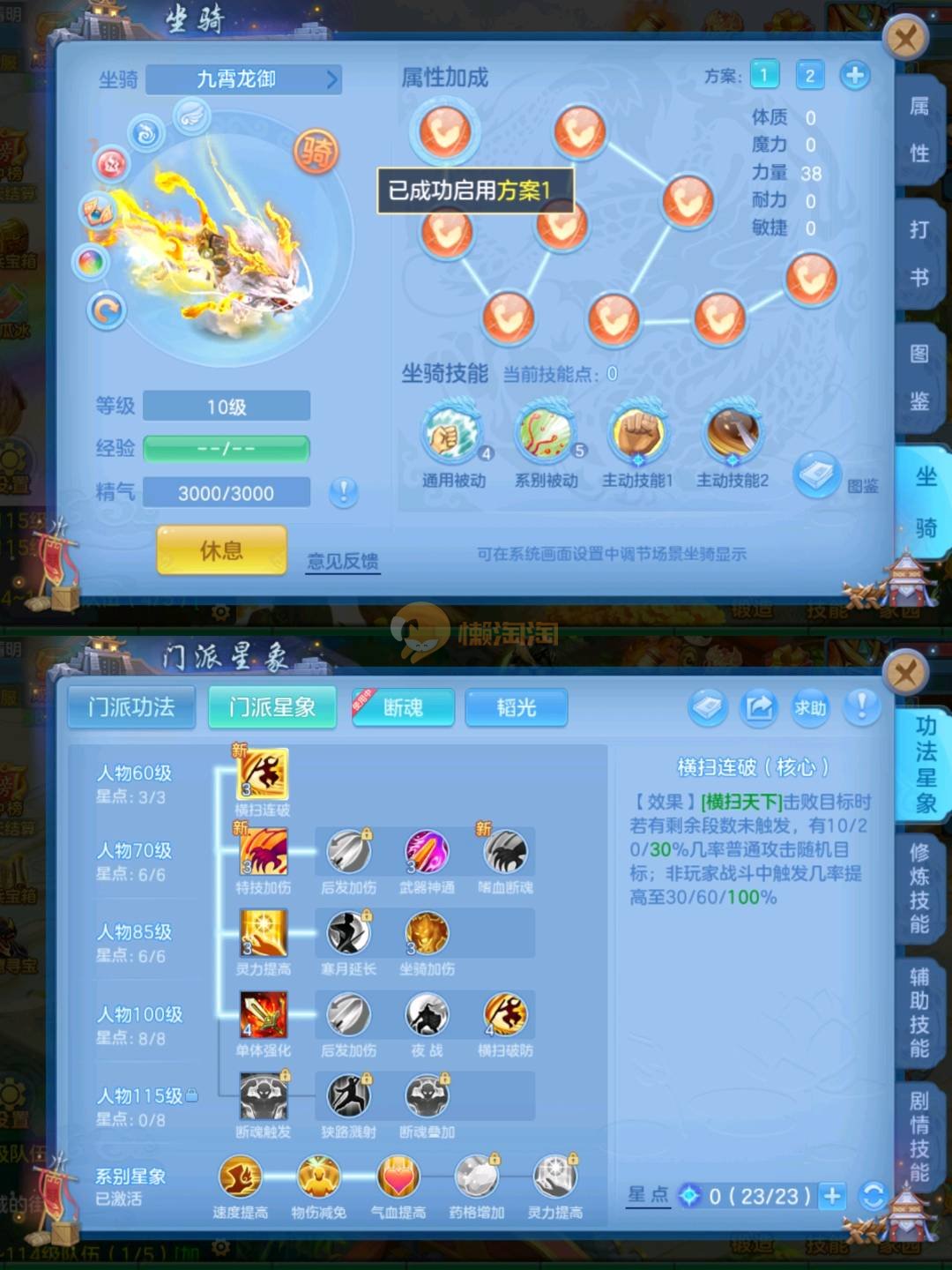Viewport: 952px width, 1270px height.
Task: Click the yellow 休息 button
Action: (x=221, y=550)
